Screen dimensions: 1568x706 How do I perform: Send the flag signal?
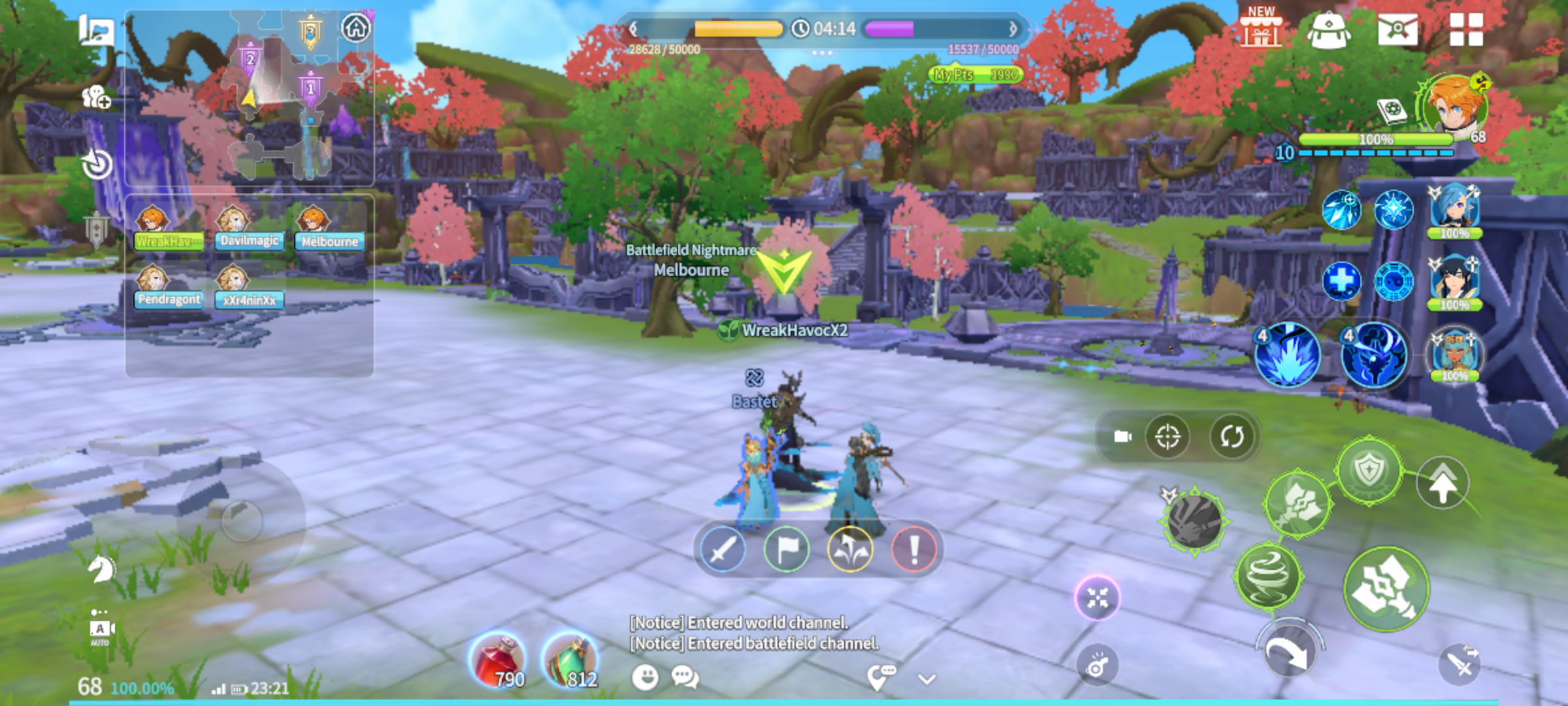pos(787,550)
